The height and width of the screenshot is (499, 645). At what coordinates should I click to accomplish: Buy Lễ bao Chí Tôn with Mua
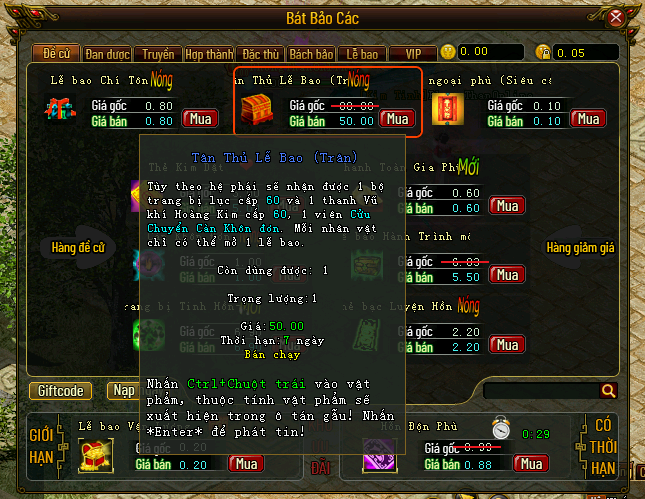(x=199, y=119)
